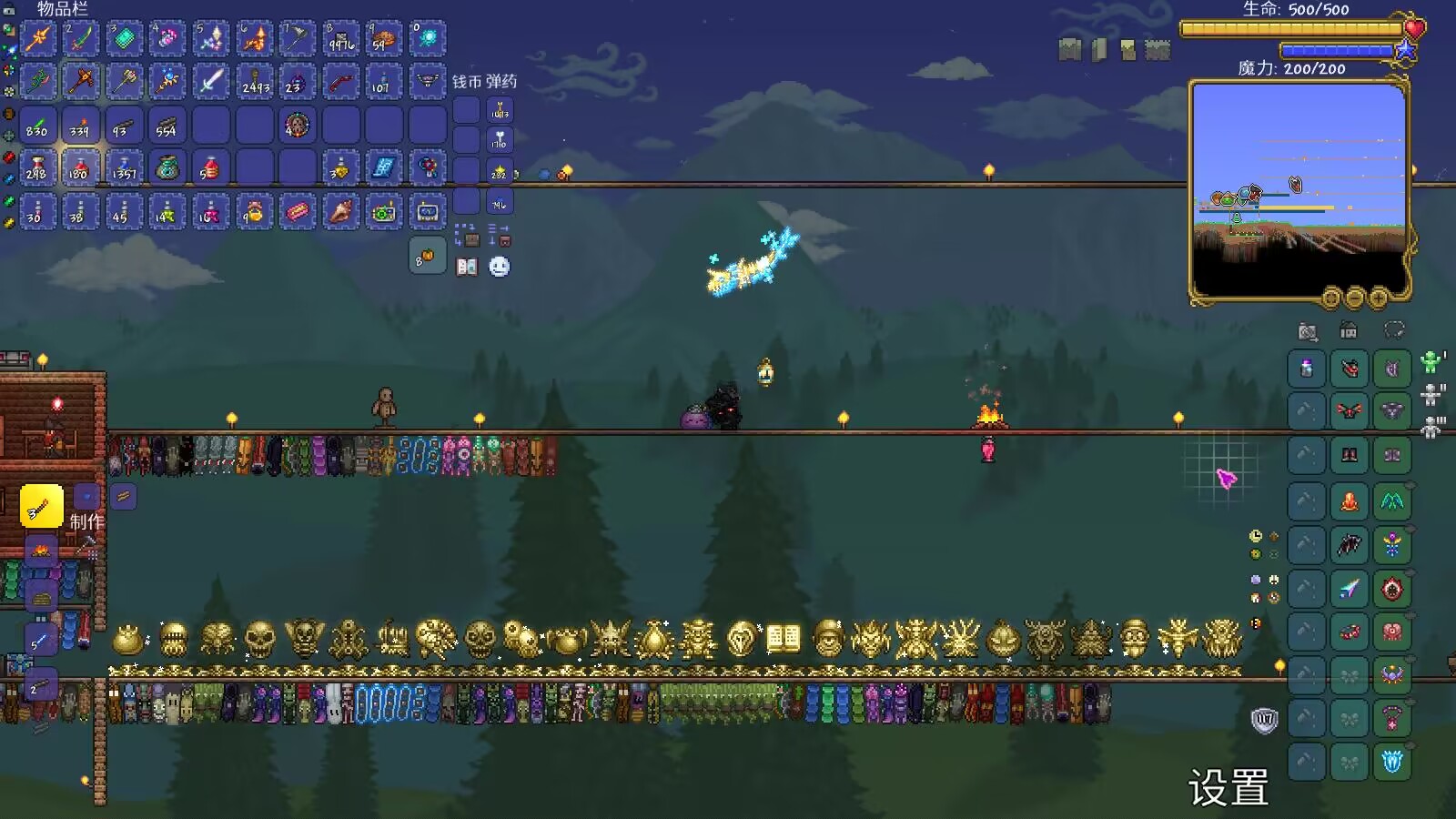Screen dimensions: 1456x819
Task: Click the trash slot holding pumpkins
Action: (x=426, y=258)
